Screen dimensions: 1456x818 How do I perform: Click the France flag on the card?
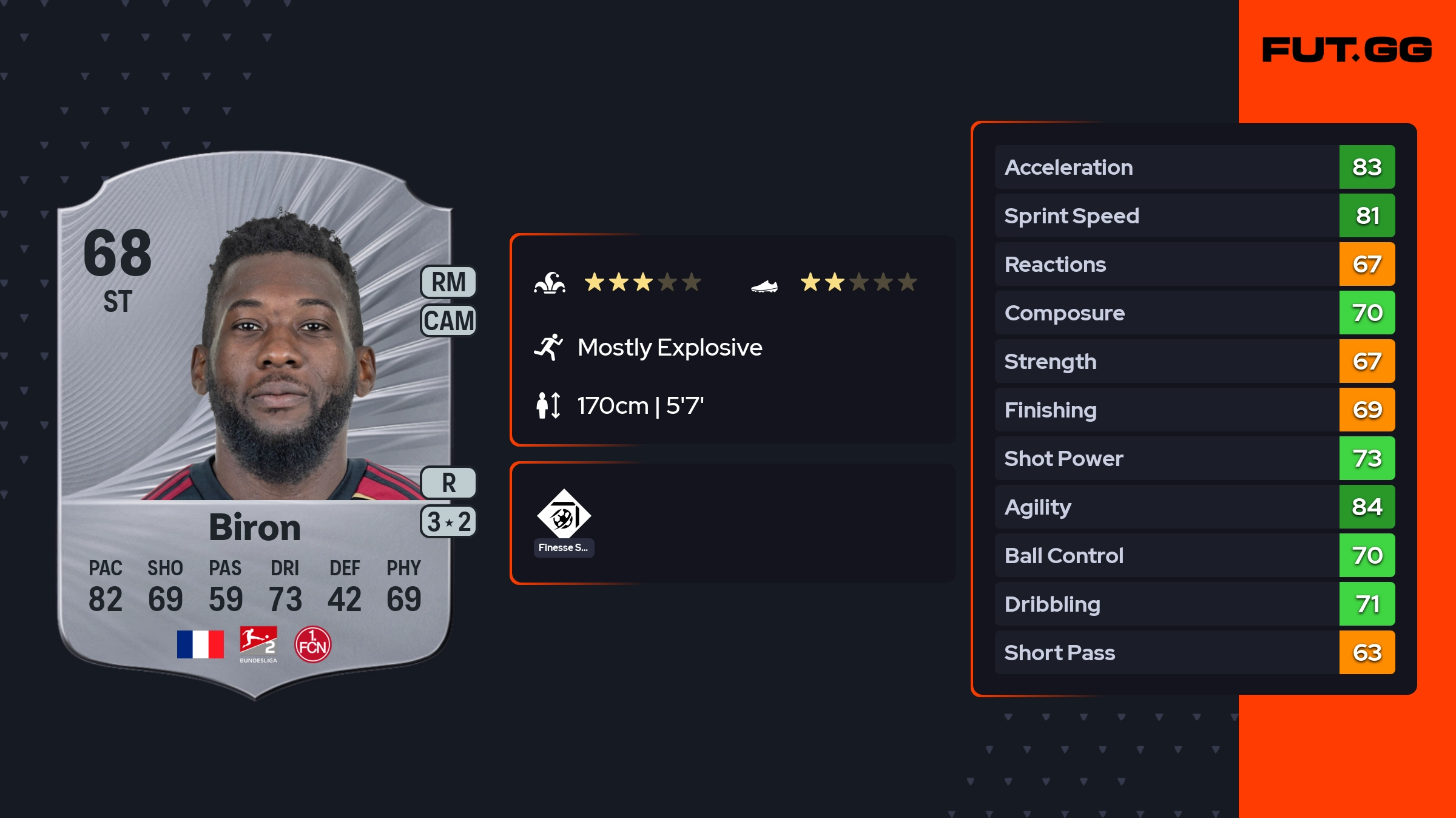[x=200, y=644]
